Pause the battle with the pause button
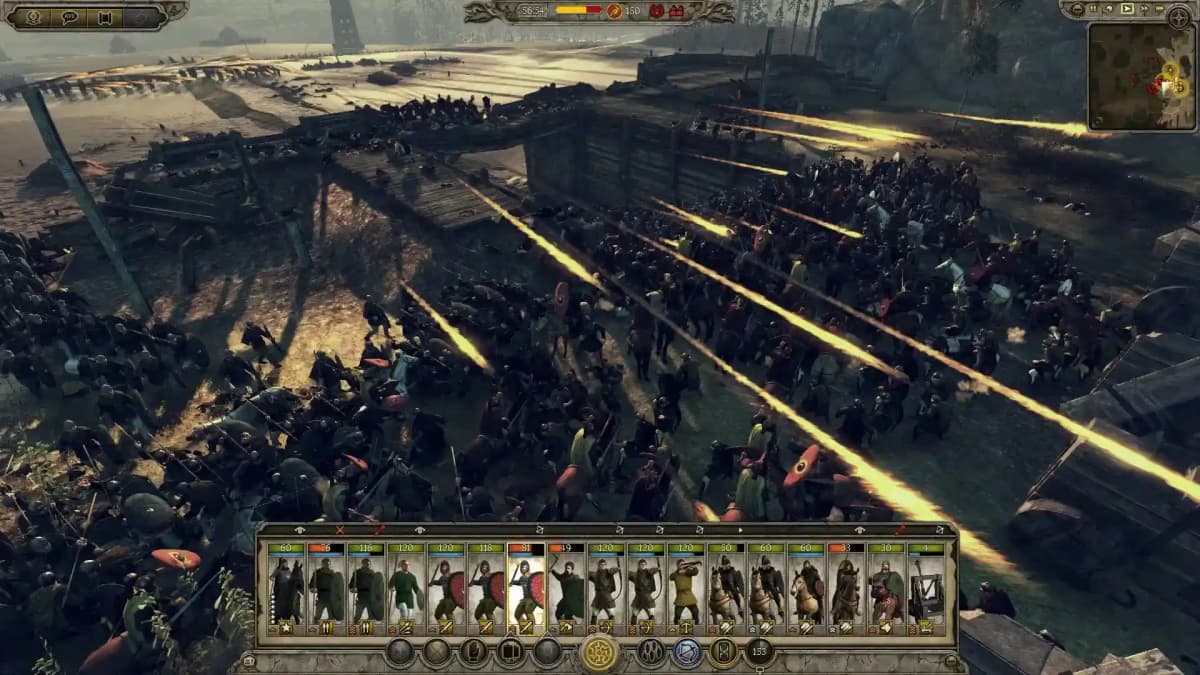1200x675 pixels. 1094,9
